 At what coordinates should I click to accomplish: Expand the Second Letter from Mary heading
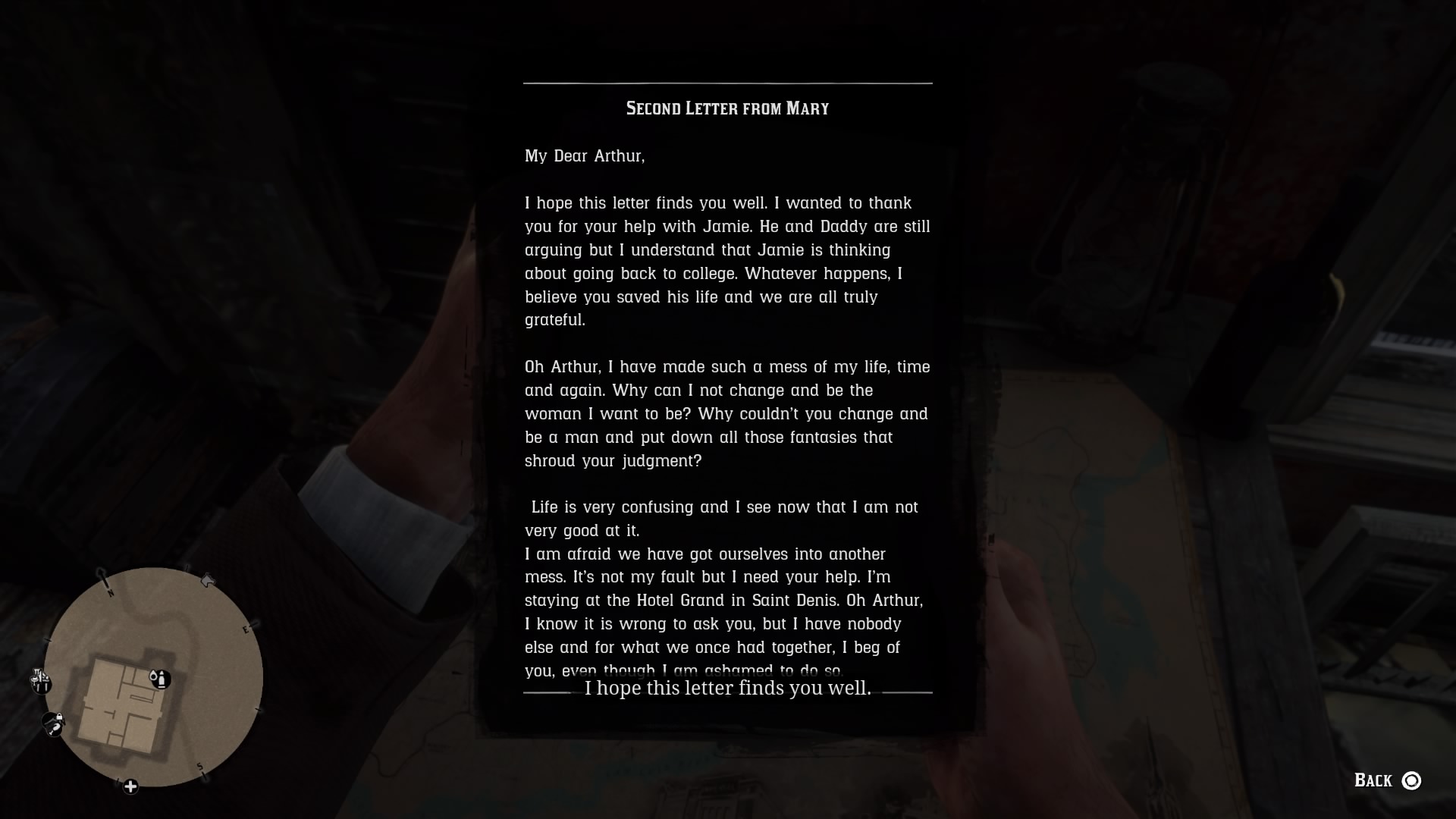[727, 108]
